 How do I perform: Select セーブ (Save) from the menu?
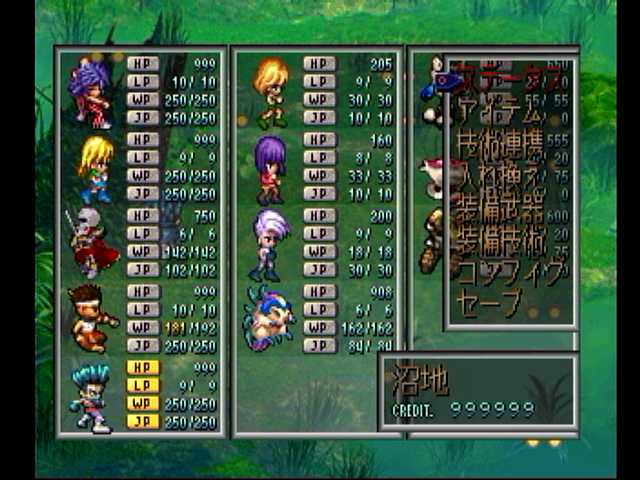point(490,301)
